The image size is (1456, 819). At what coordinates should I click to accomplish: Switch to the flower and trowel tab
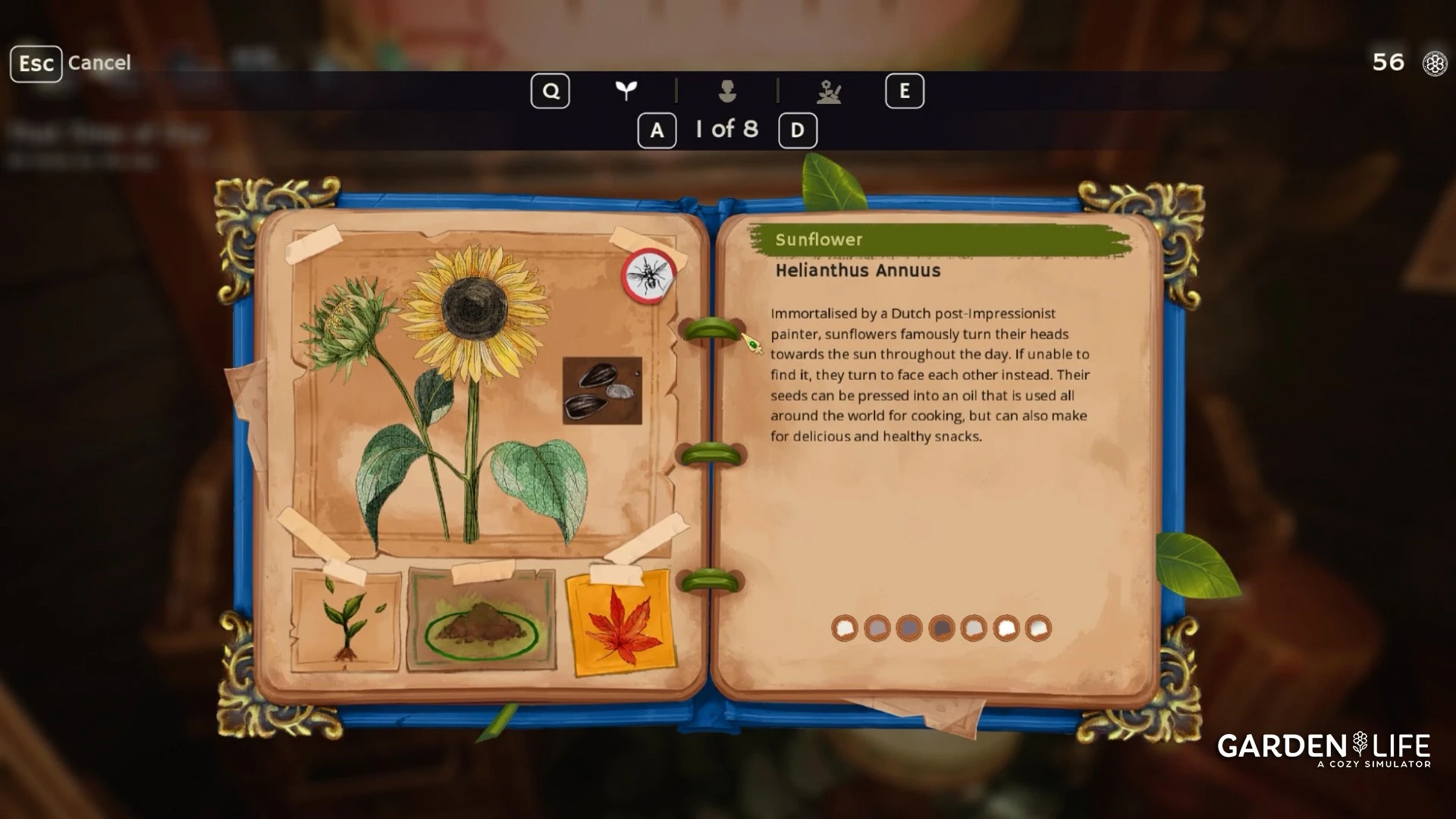[829, 92]
